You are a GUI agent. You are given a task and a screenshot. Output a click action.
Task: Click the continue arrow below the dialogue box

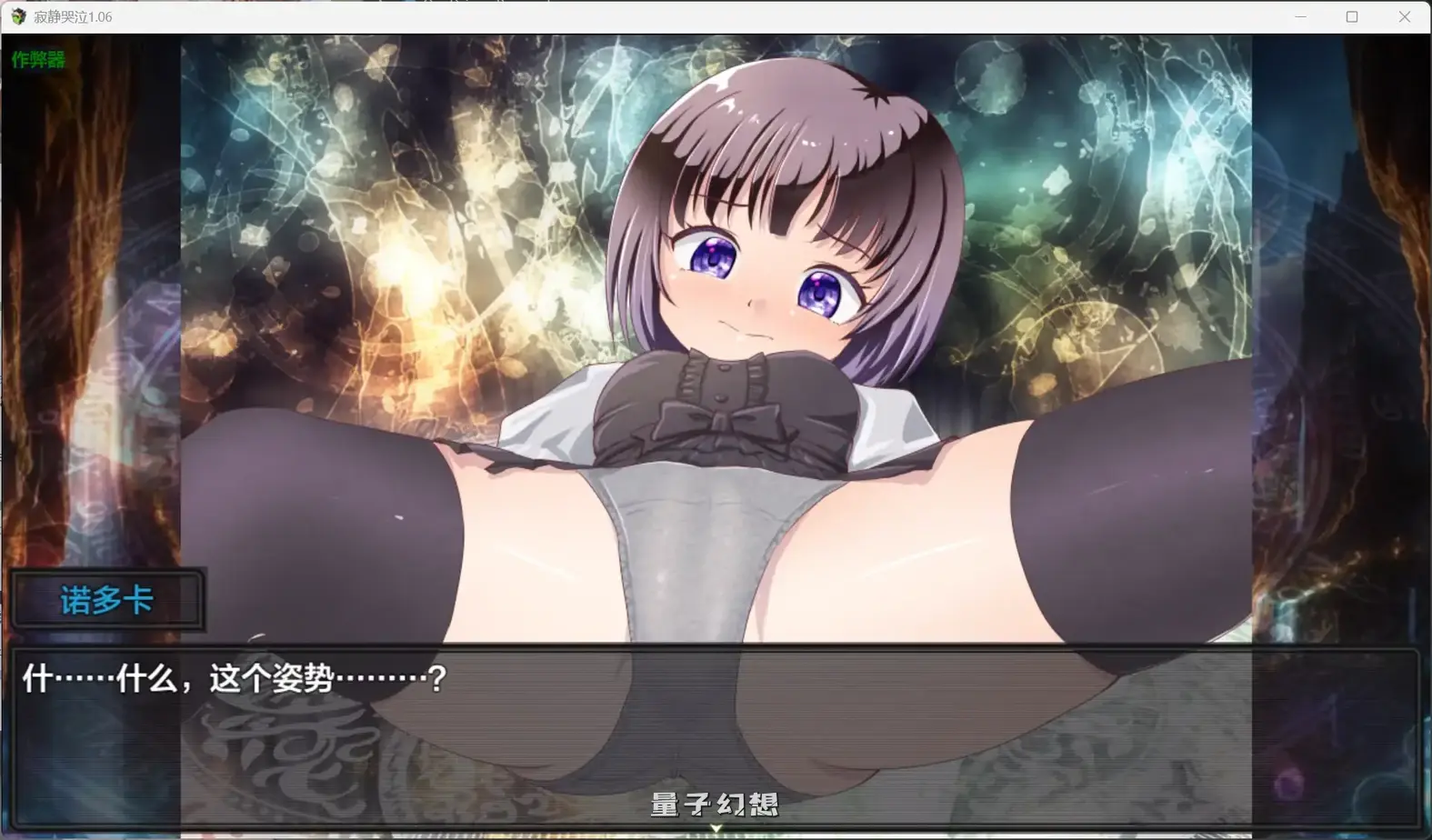pyautogui.click(x=716, y=828)
